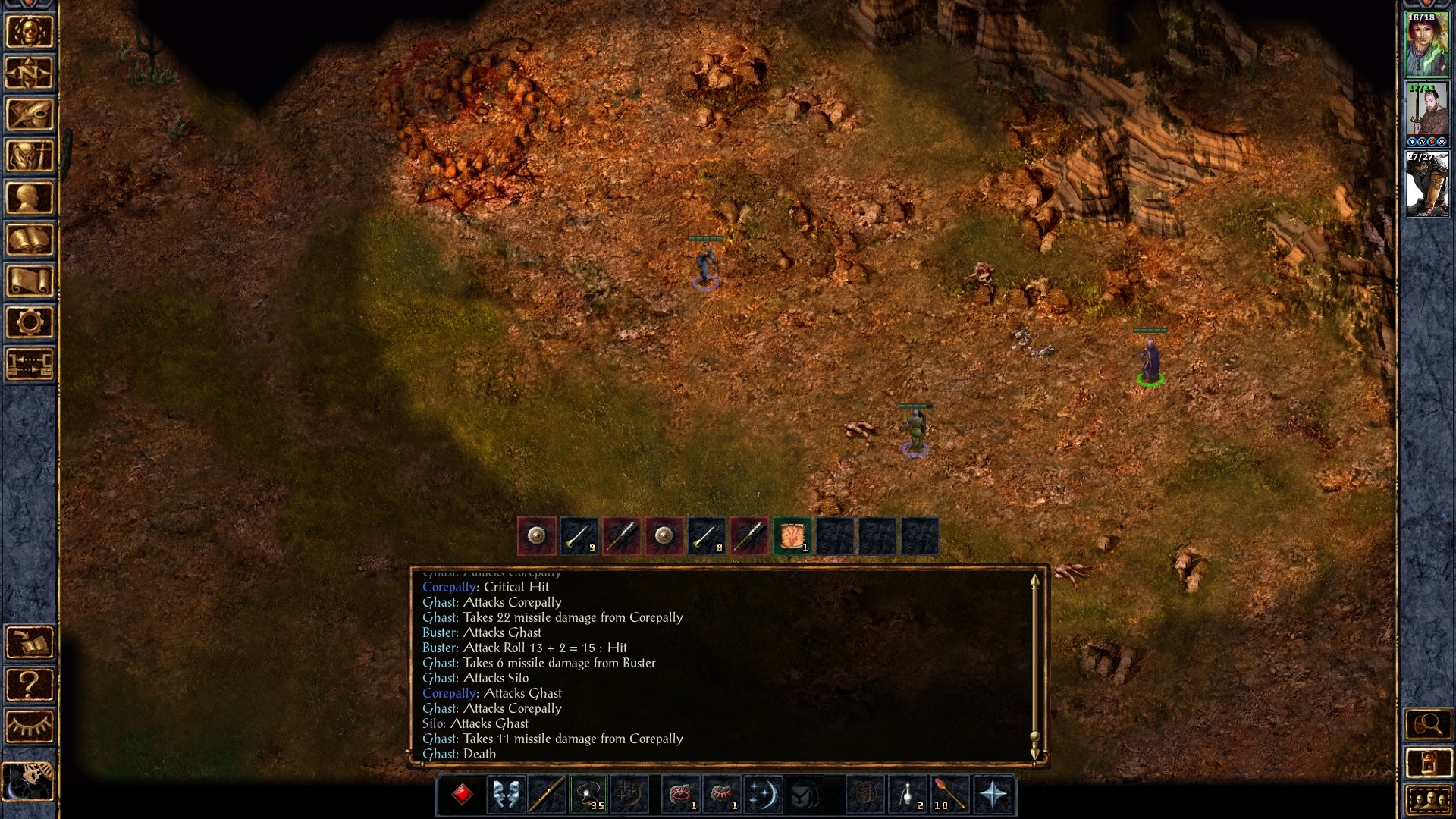The width and height of the screenshot is (1456, 819).
Task: Click the red gem button on action bar
Action: click(x=462, y=795)
